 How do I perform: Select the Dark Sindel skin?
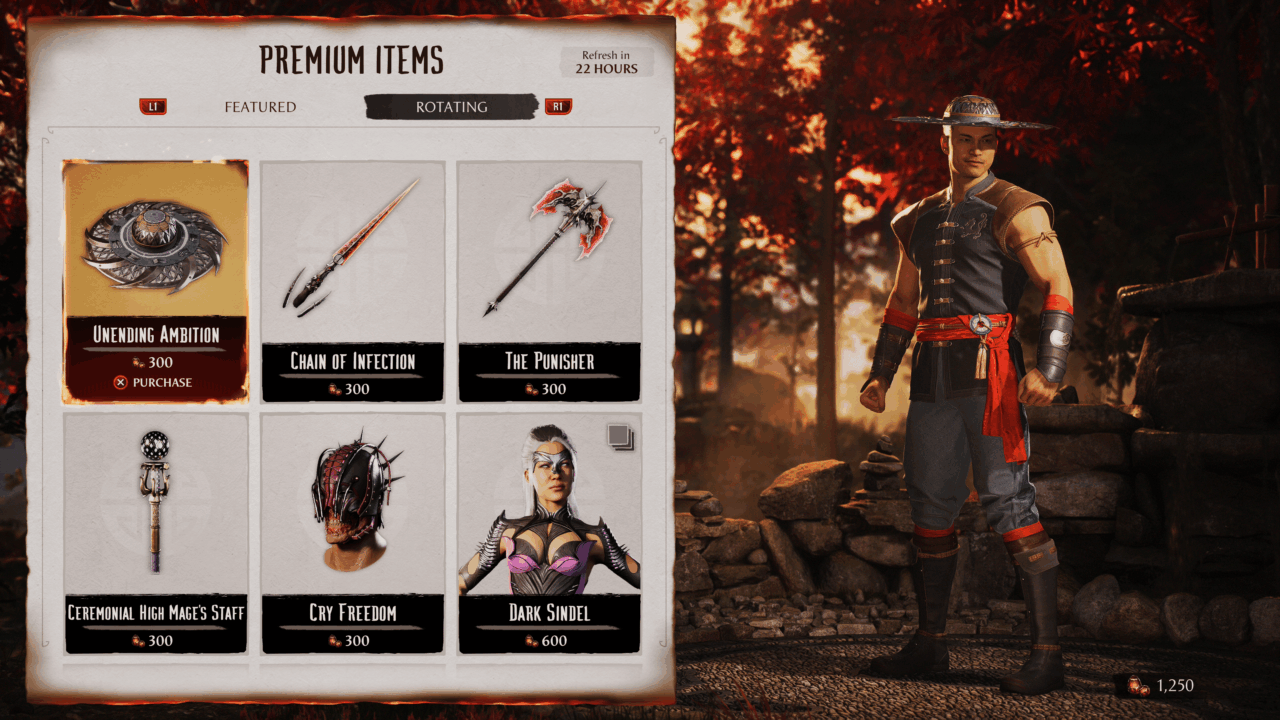(549, 532)
